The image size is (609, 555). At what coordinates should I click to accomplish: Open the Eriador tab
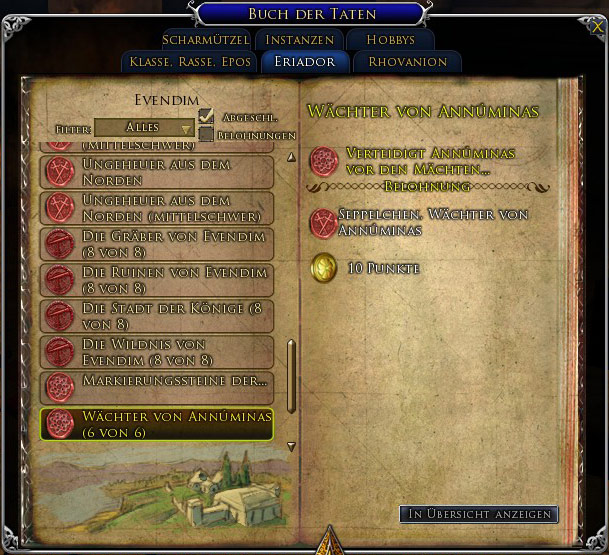pyautogui.click(x=305, y=62)
